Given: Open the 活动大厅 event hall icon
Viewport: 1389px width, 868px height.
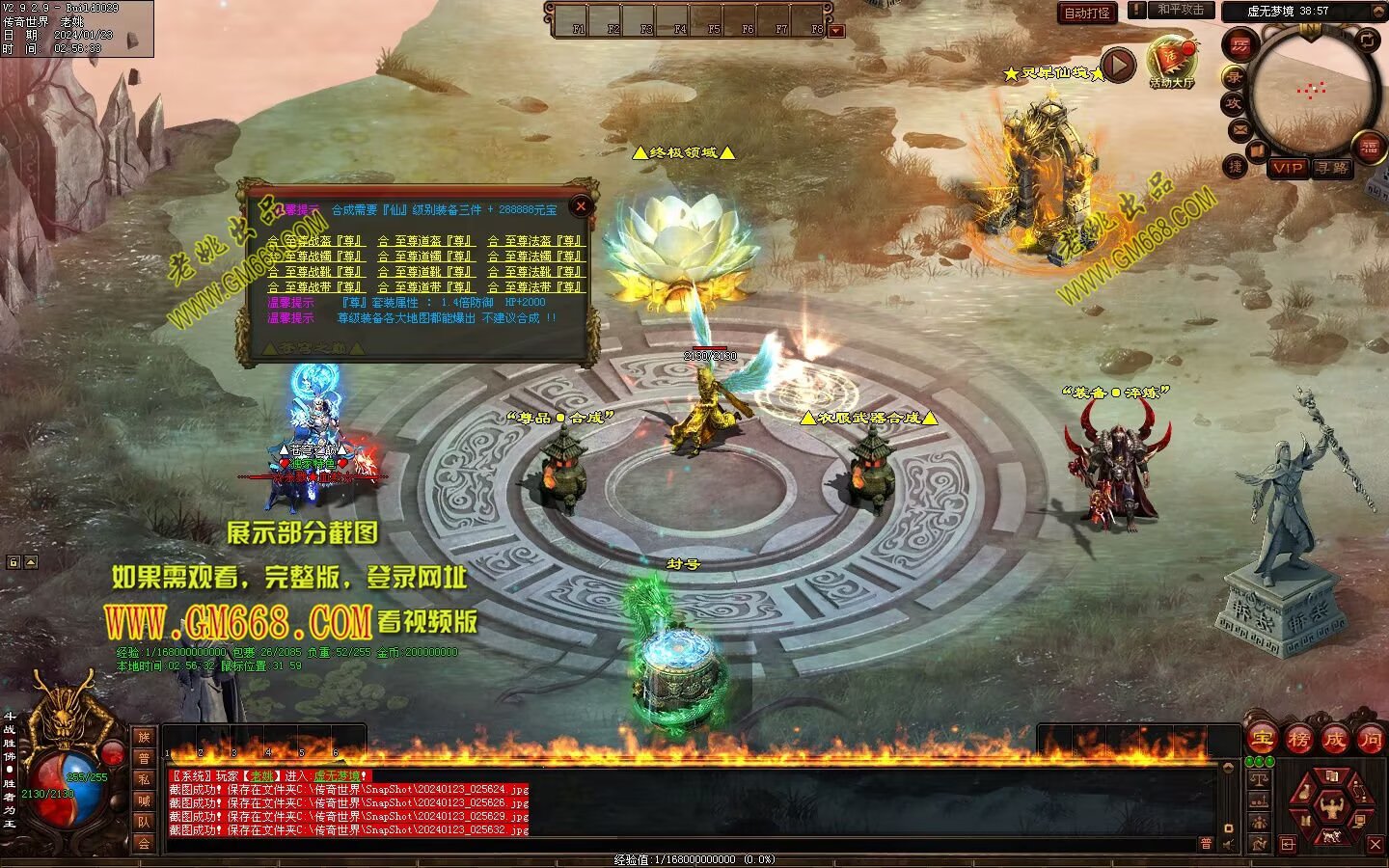Looking at the screenshot, I should (x=1171, y=61).
